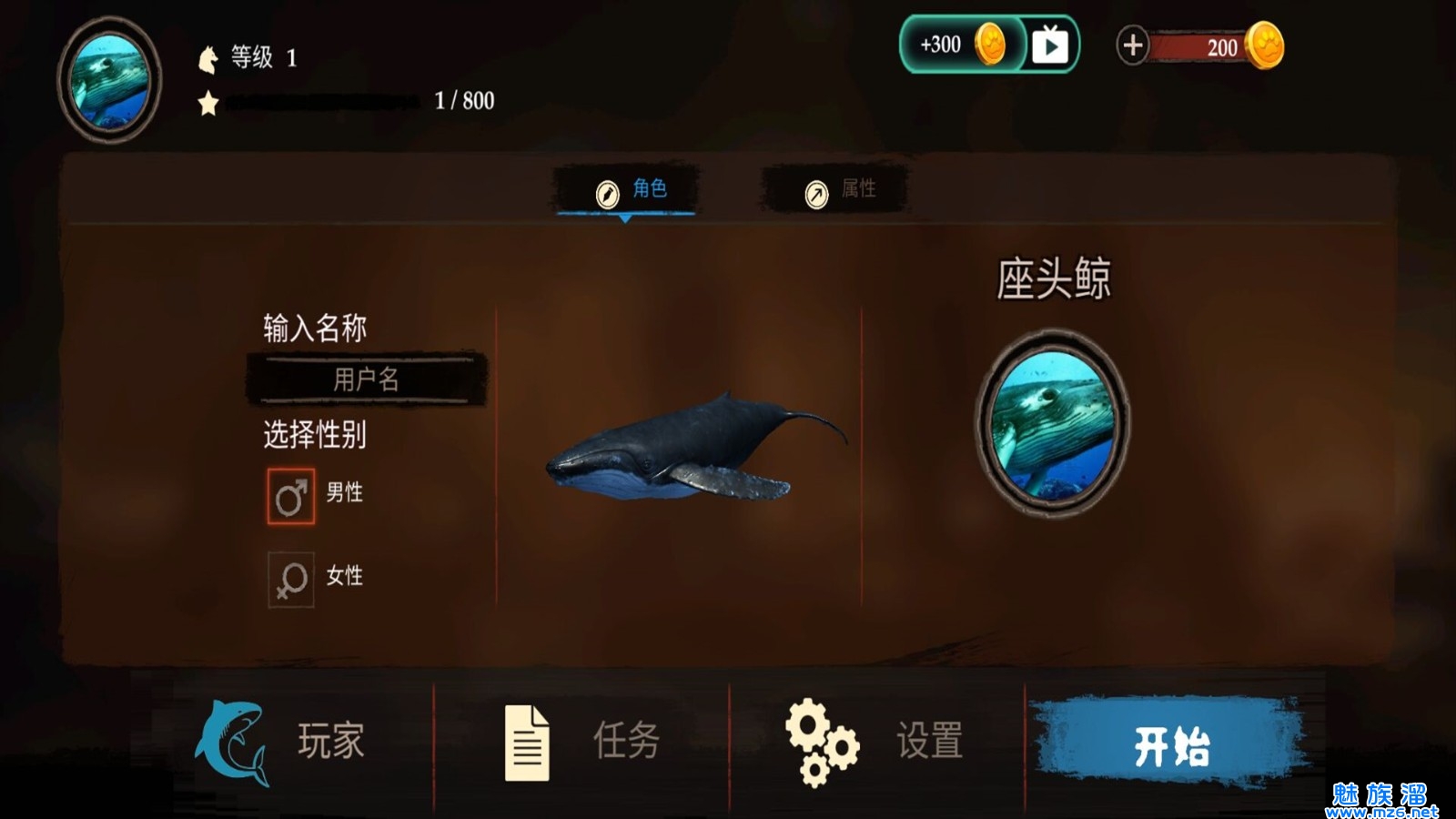The width and height of the screenshot is (1456, 819).
Task: Switch to the 角色 character tab
Action: 626,189
